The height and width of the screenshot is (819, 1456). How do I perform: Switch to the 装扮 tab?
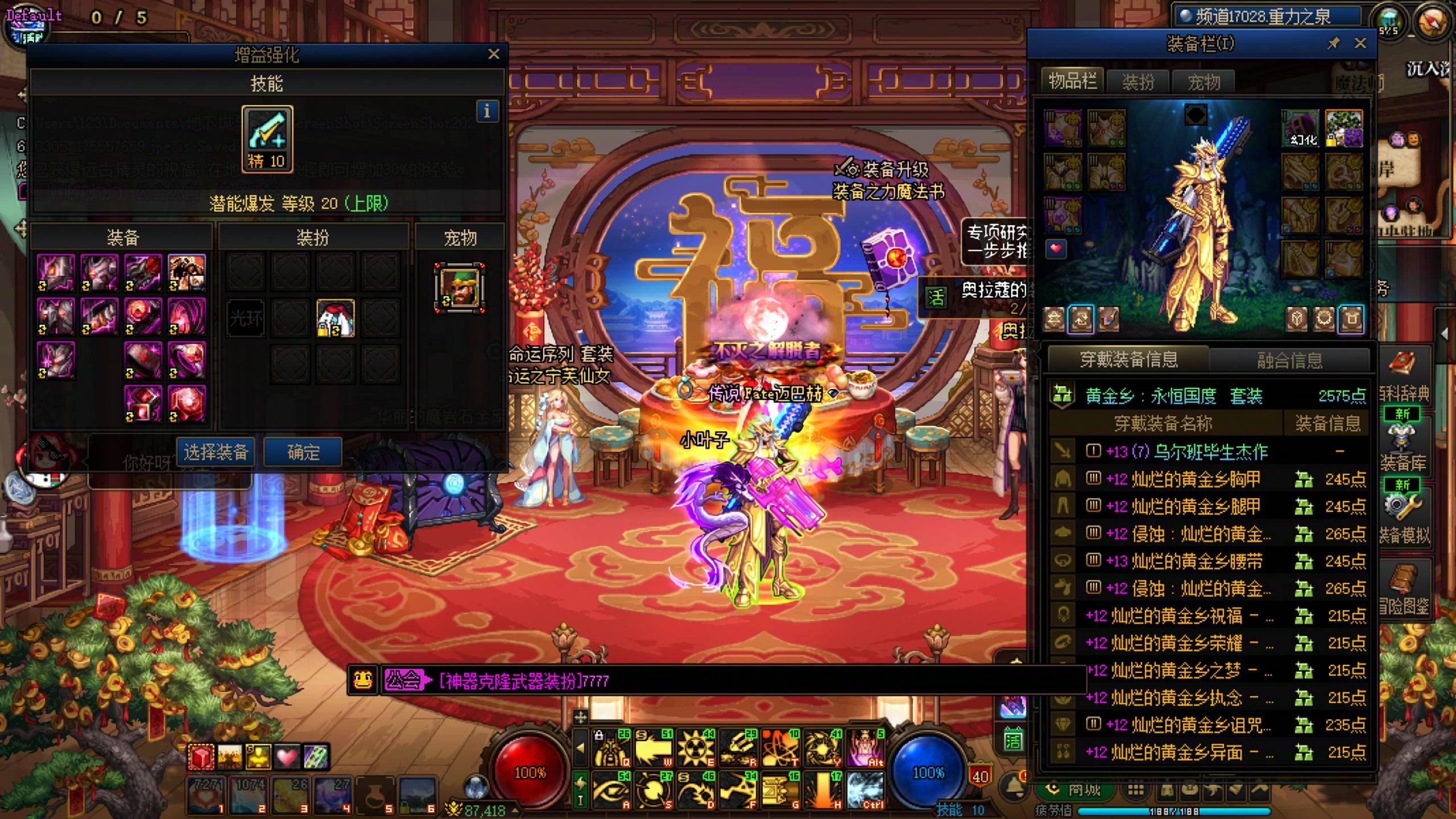pos(1138,82)
